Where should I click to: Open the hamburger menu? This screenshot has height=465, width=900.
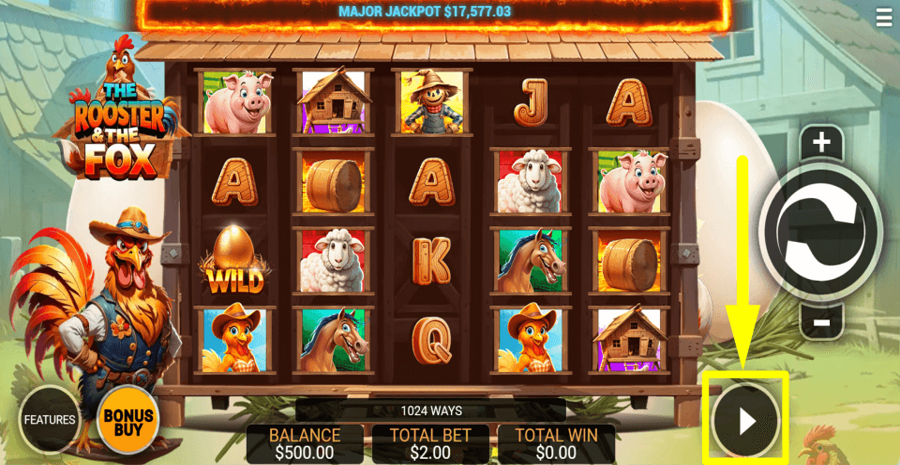883,17
